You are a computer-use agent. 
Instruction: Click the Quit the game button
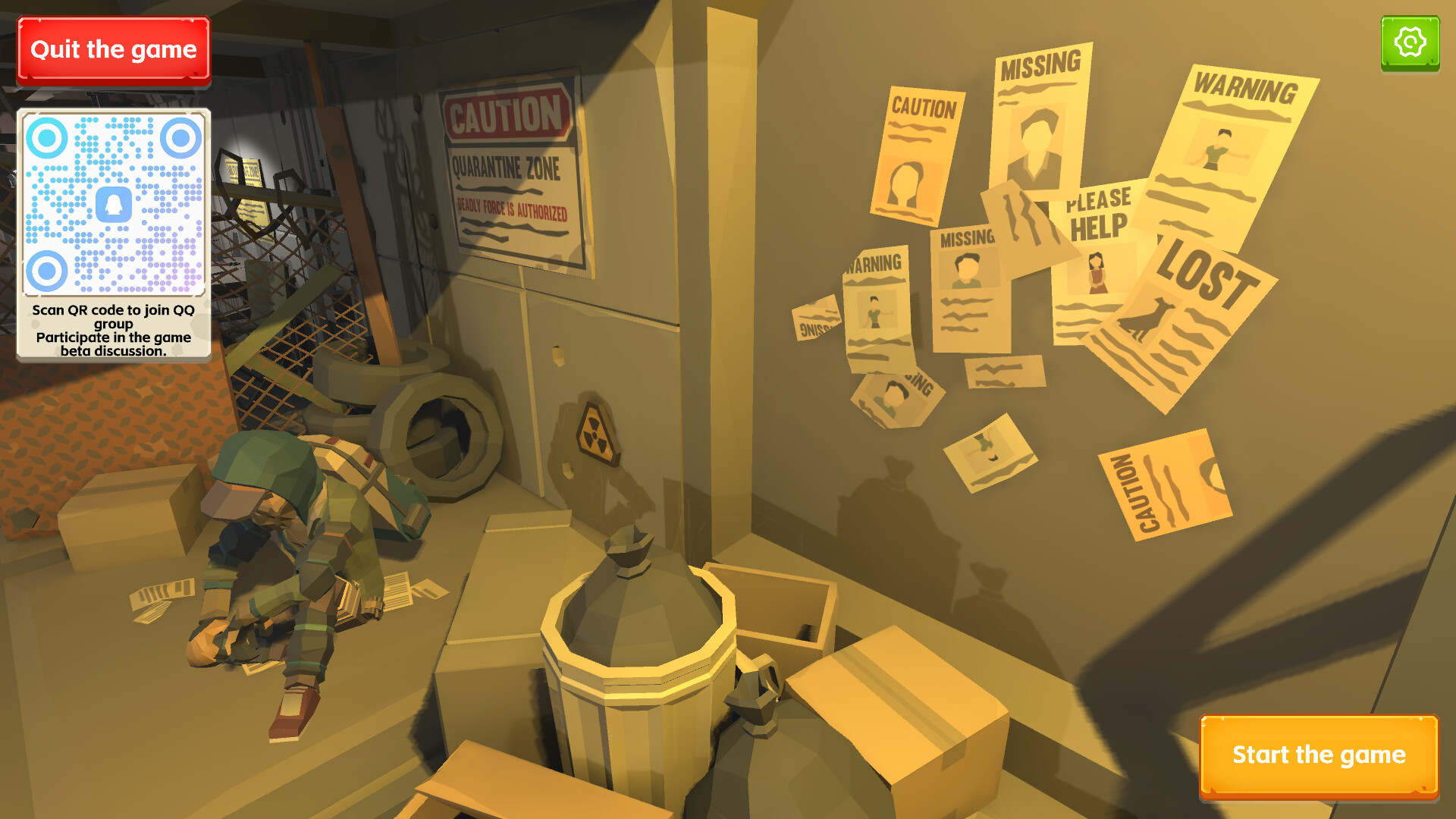pos(112,49)
